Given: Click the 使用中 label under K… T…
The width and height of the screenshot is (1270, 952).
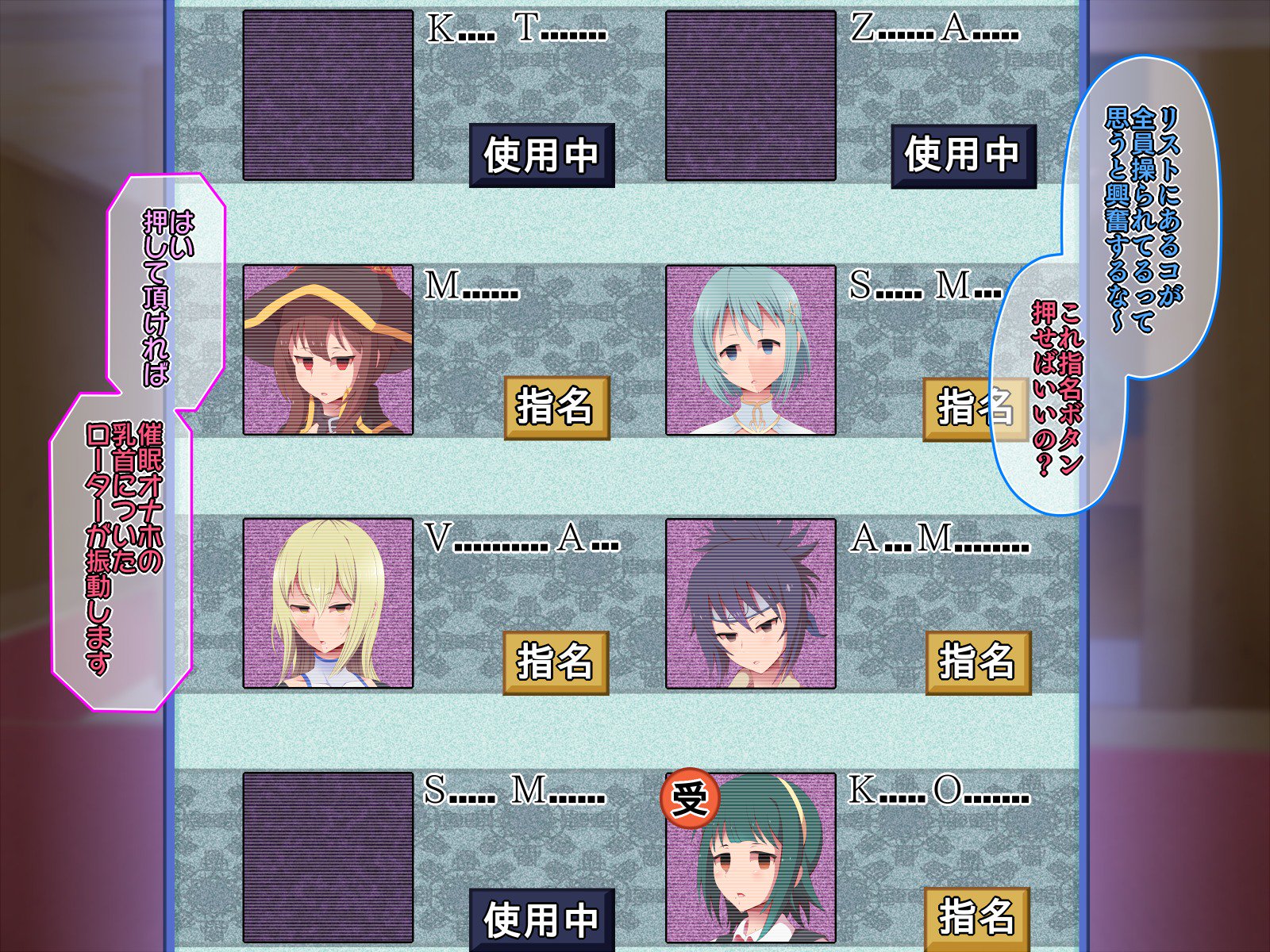Looking at the screenshot, I should point(541,155).
